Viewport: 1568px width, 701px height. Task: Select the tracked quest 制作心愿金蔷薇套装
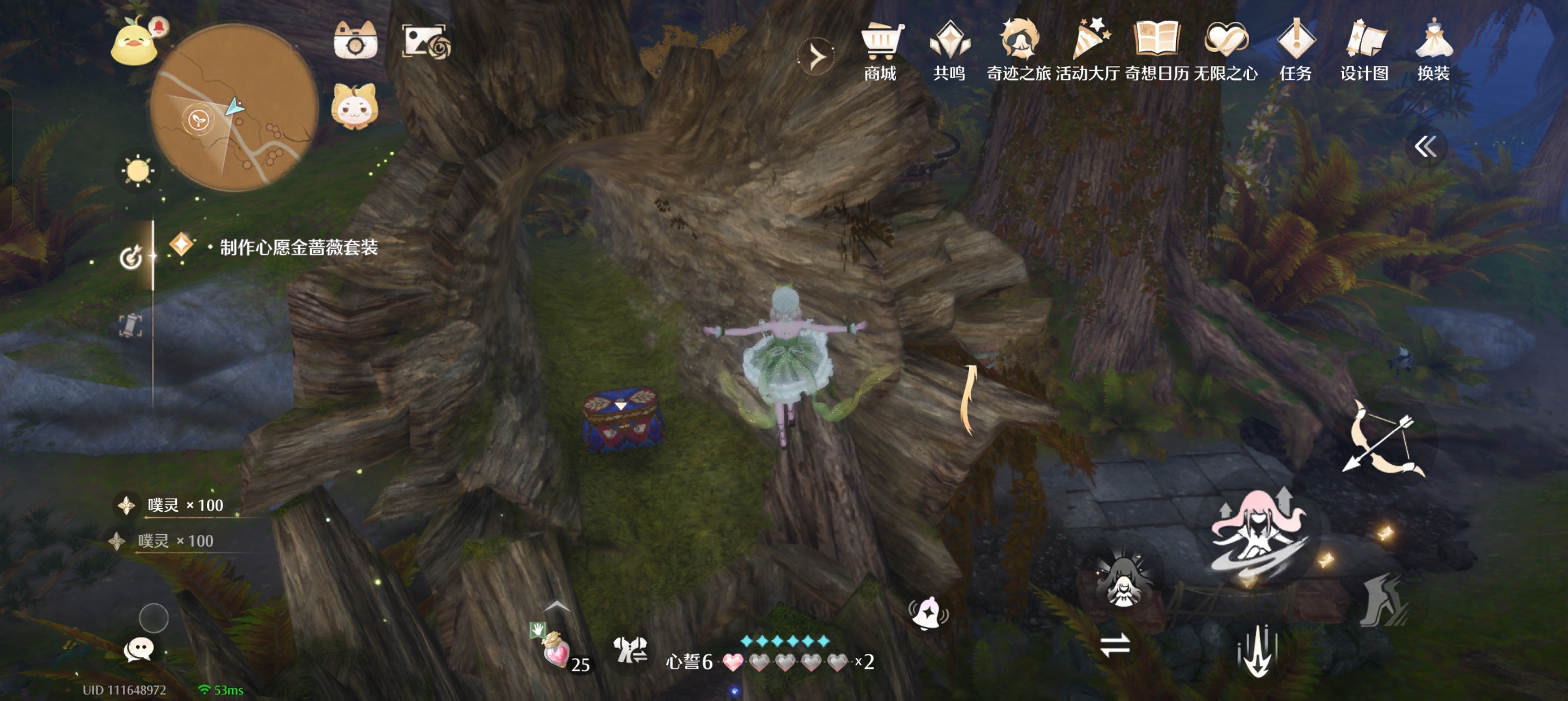point(298,248)
